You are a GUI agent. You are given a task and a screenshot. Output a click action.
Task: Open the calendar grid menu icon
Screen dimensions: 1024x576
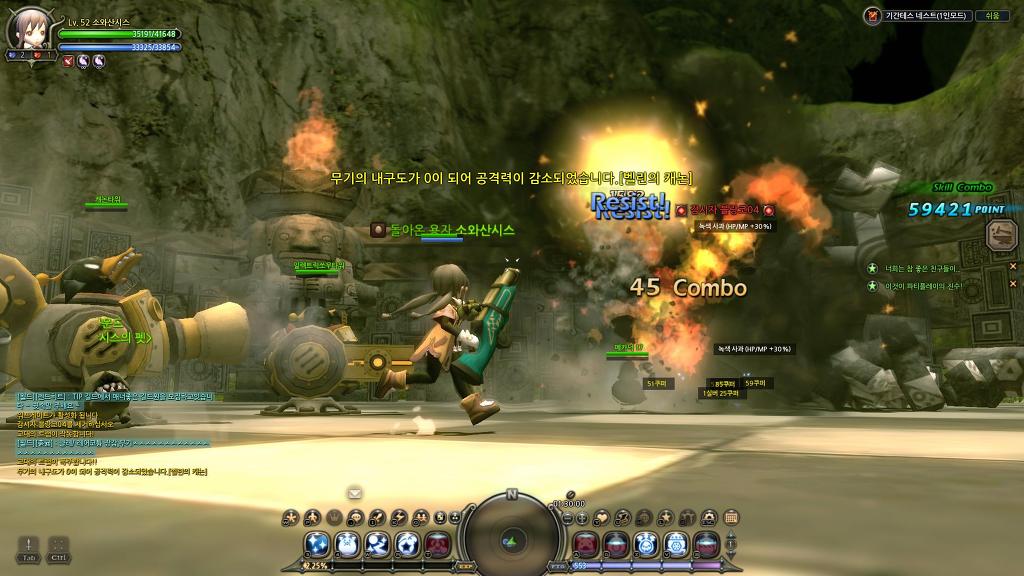coord(731,517)
